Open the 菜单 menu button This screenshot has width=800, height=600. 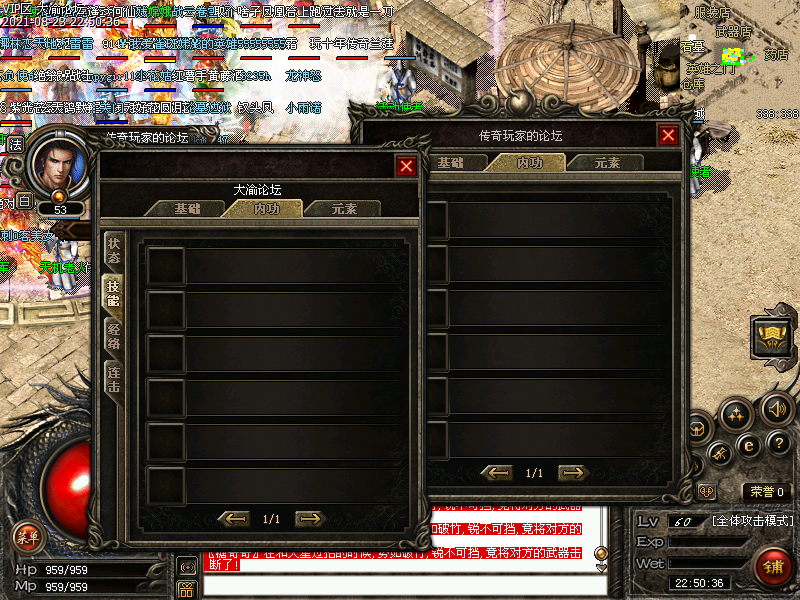27,536
